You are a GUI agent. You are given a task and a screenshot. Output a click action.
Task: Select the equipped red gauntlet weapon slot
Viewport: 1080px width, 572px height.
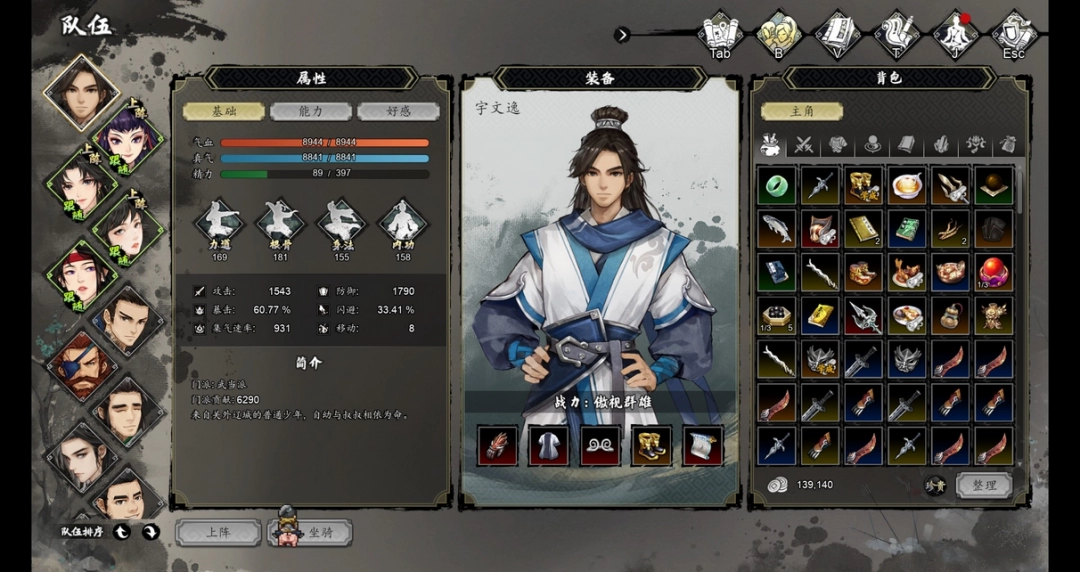497,446
